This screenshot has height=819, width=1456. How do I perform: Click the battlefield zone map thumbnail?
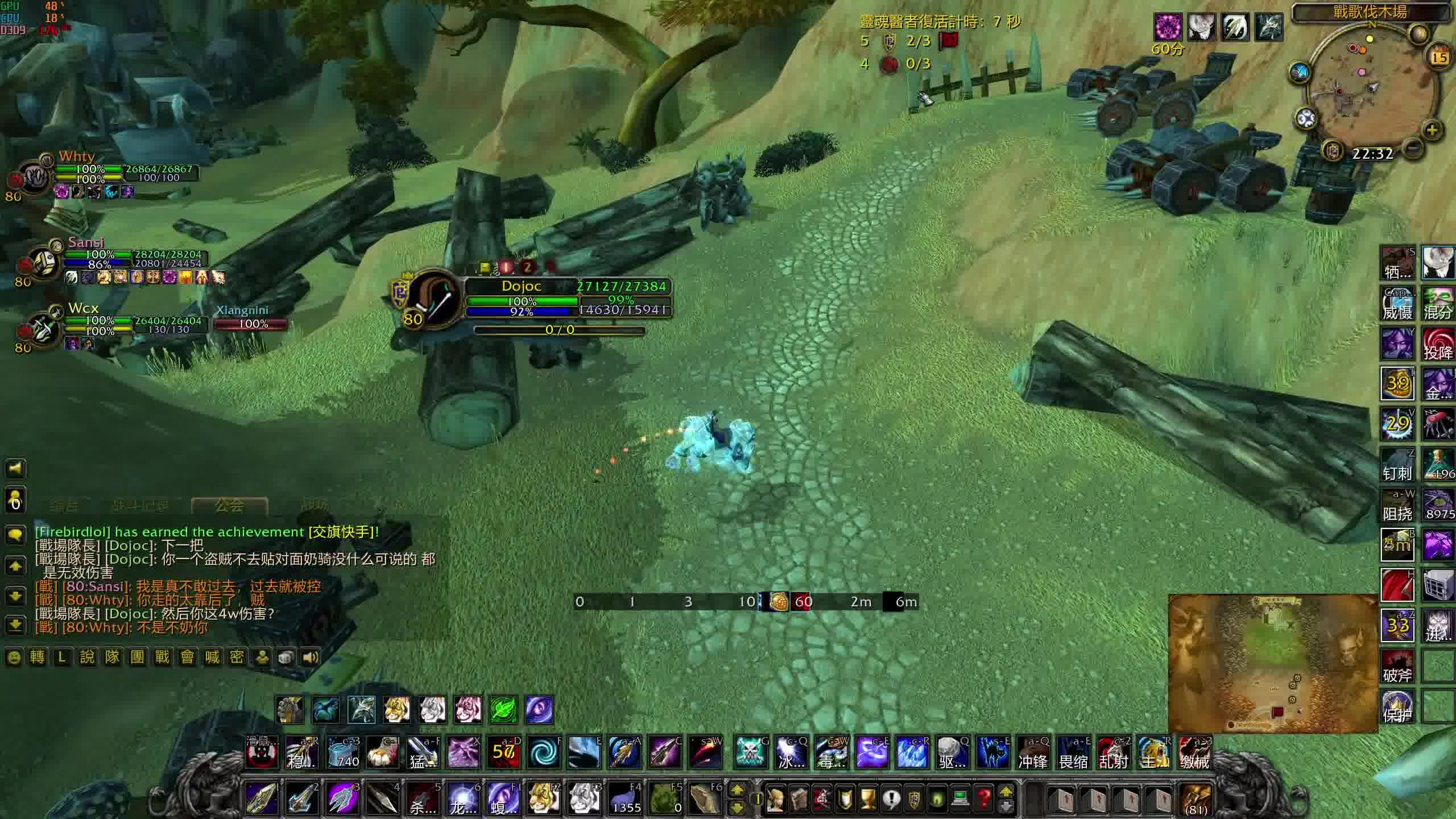(1272, 663)
